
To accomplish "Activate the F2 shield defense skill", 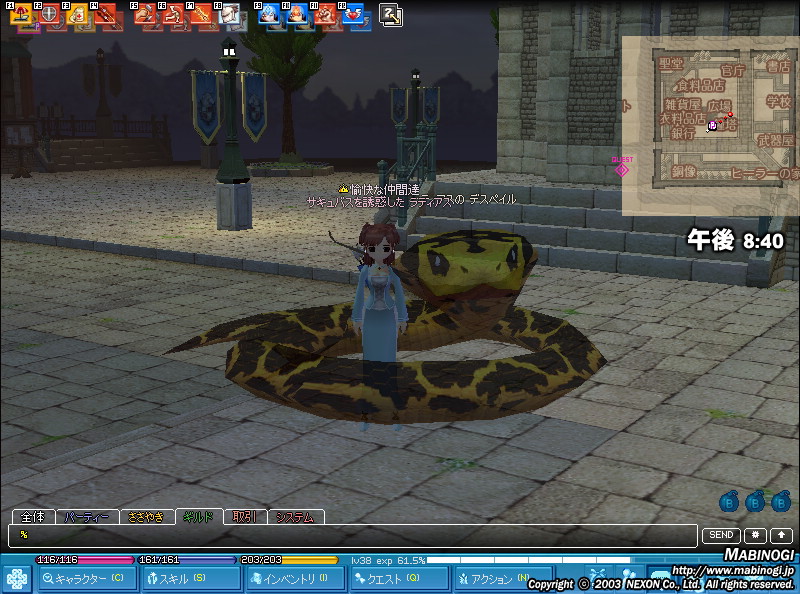I will coord(49,16).
